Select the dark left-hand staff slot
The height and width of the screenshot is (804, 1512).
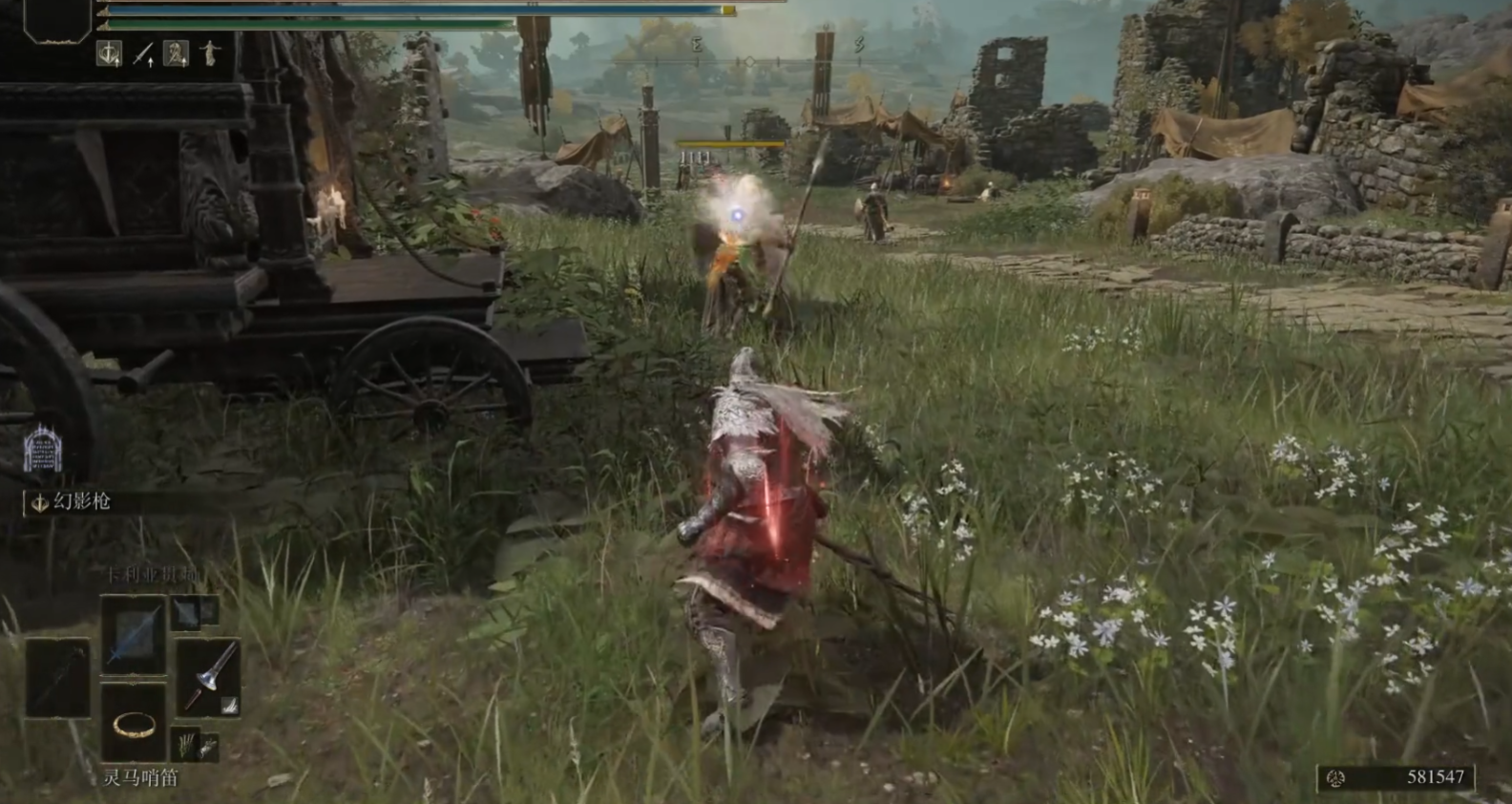[57, 677]
